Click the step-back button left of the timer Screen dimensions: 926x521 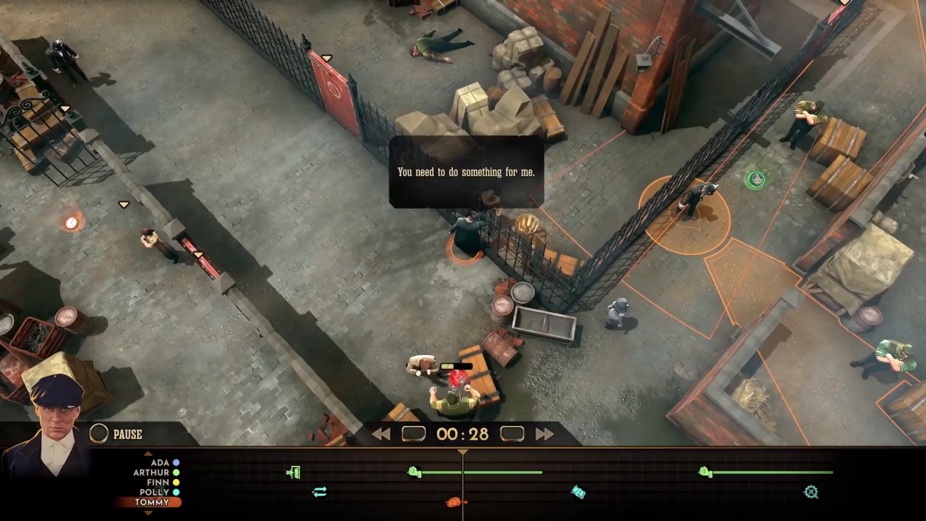click(x=413, y=434)
